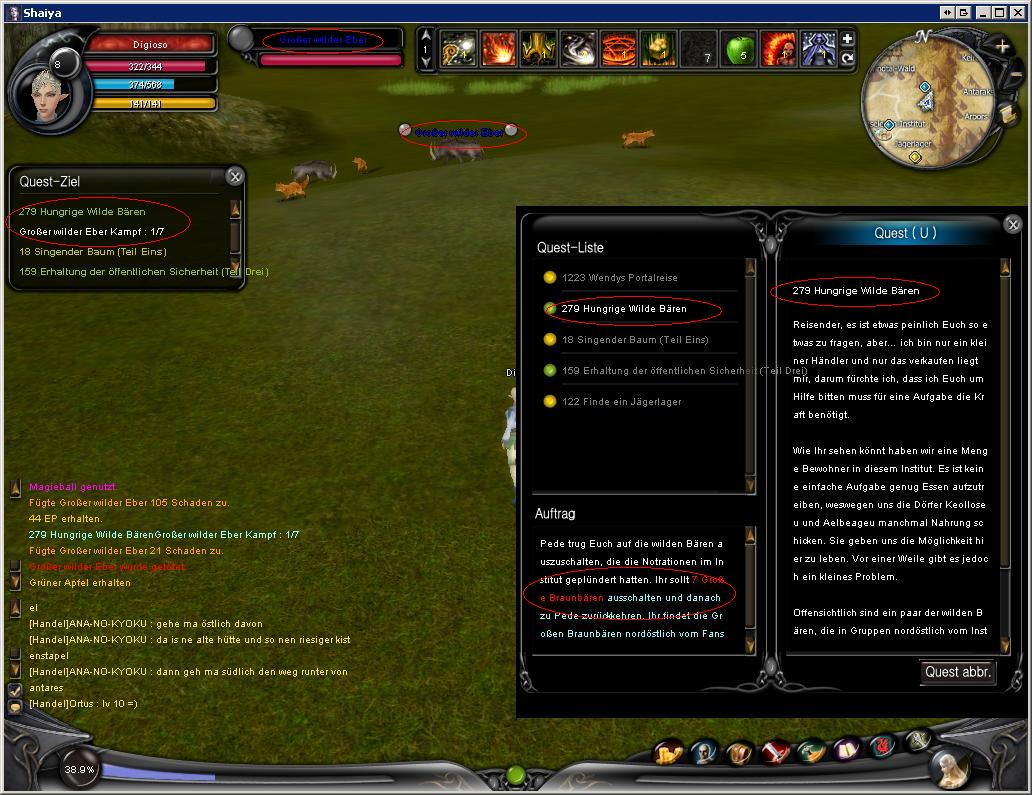Add a hotbar with the plus button
Image resolution: width=1032 pixels, height=795 pixels.
click(847, 39)
